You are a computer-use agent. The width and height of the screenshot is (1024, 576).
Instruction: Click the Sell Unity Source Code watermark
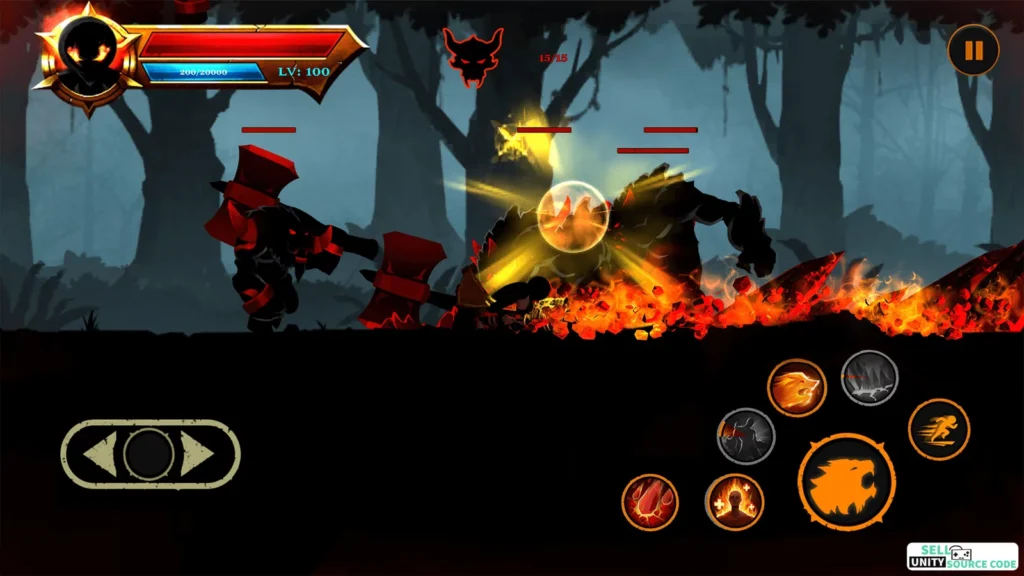click(x=961, y=557)
